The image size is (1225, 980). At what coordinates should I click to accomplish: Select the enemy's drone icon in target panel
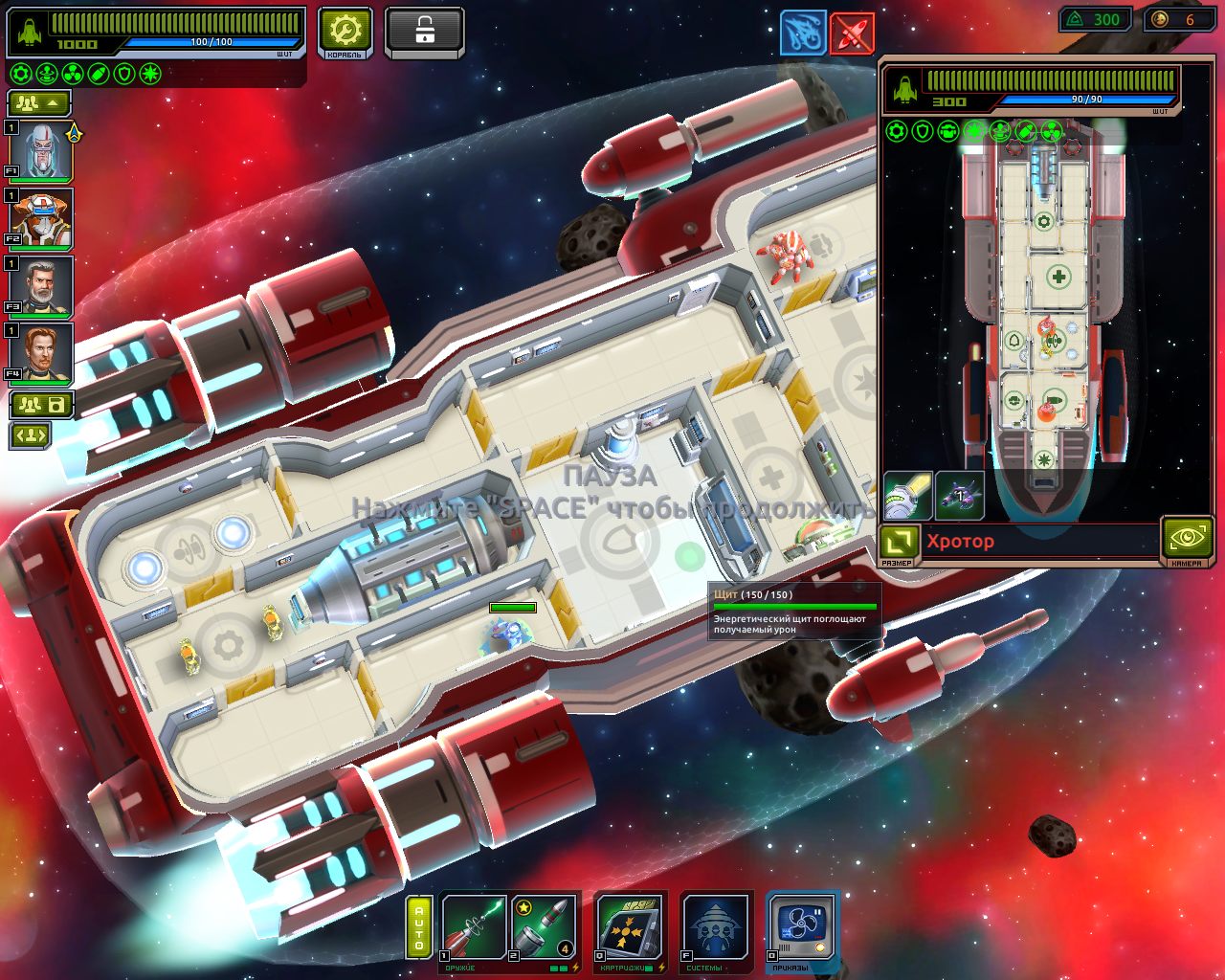point(960,496)
